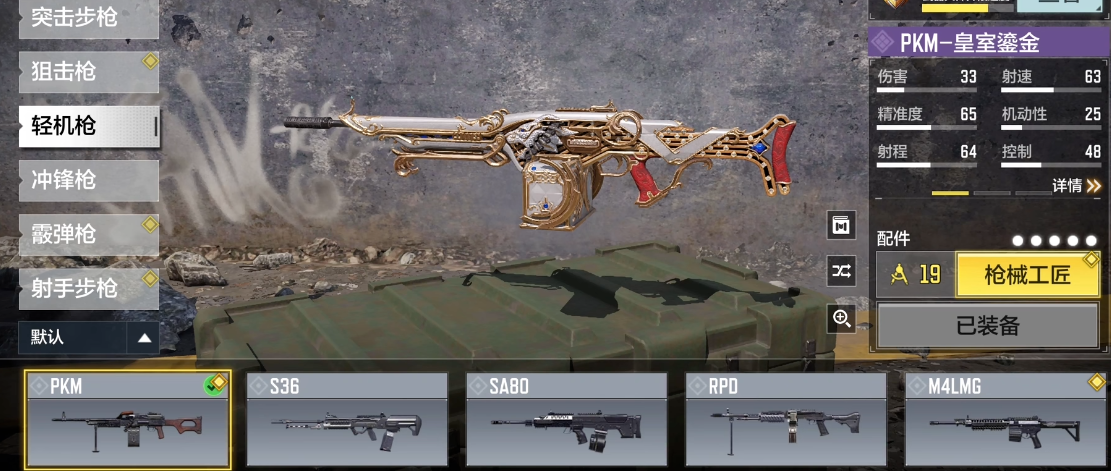Choose the S36 weapon card
The width and height of the screenshot is (1111, 471).
click(x=347, y=421)
